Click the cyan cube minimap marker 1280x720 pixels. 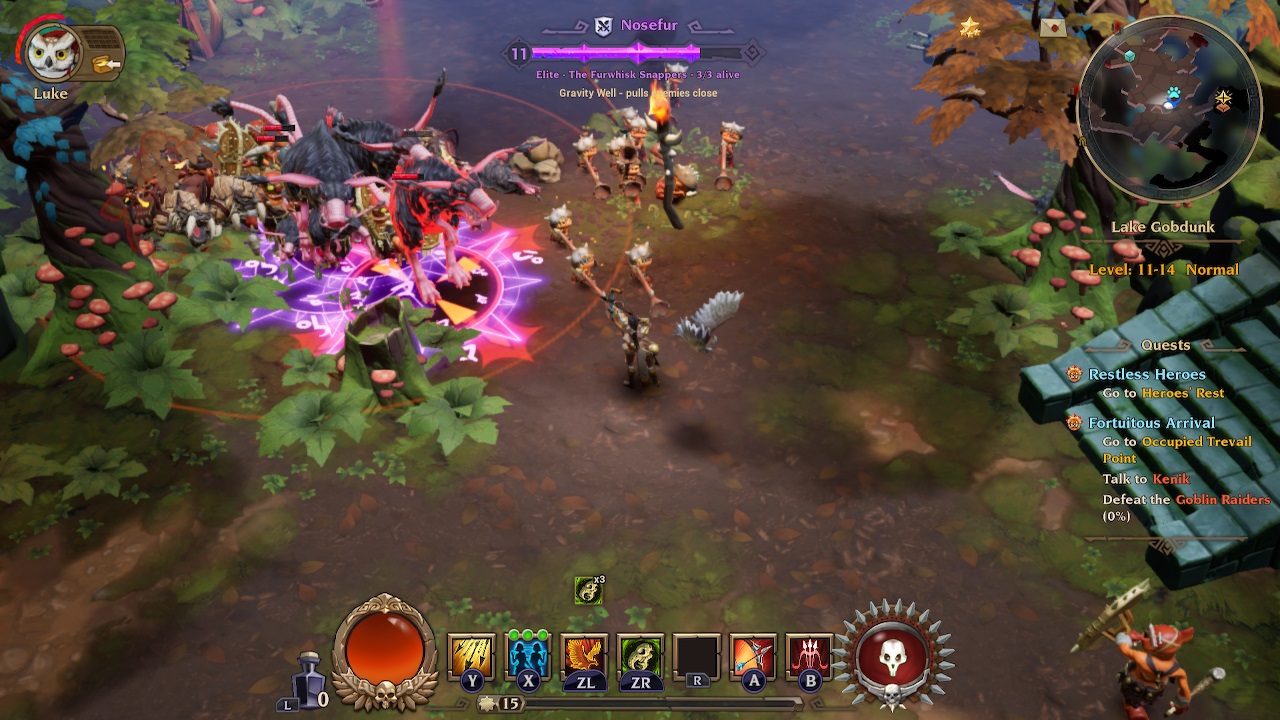[1129, 56]
